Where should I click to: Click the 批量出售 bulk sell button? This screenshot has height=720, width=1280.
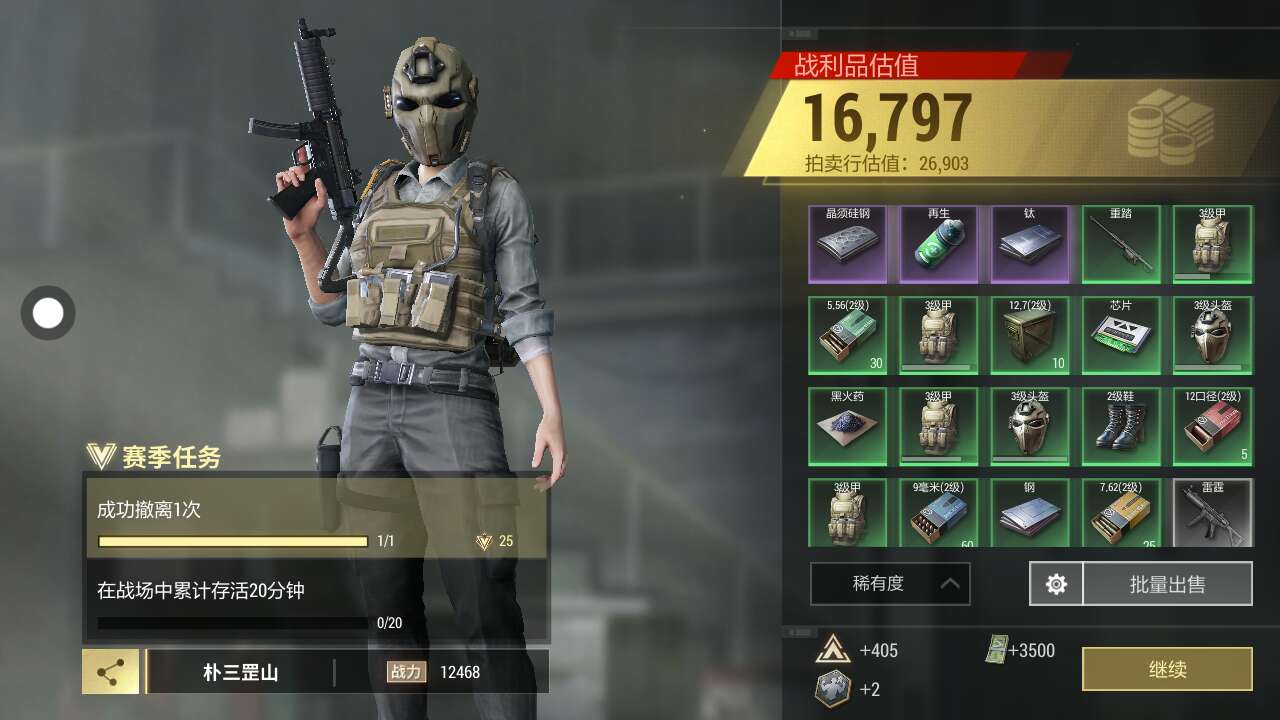coord(1167,584)
